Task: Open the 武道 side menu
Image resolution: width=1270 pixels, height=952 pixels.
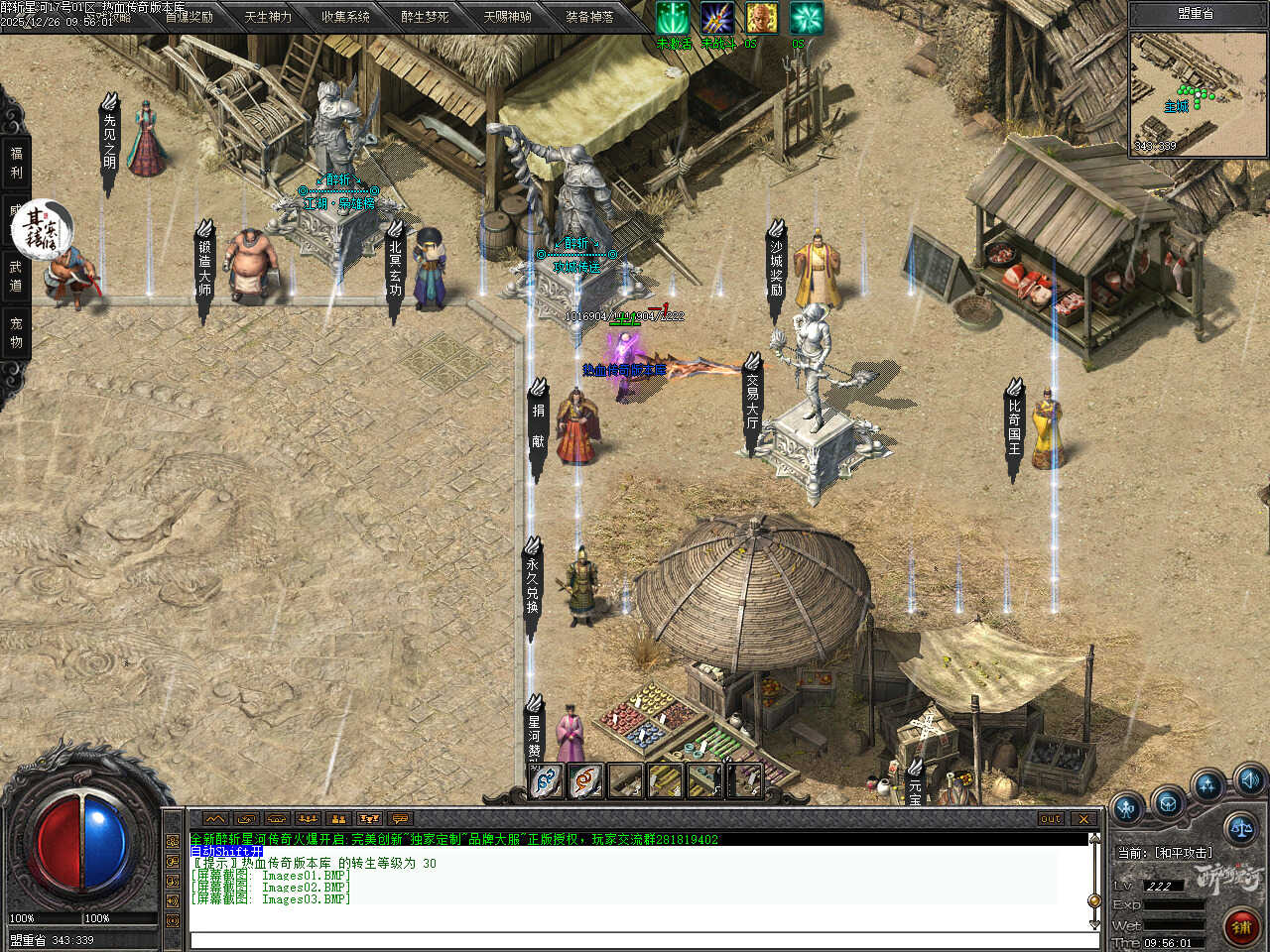Action: point(16,275)
